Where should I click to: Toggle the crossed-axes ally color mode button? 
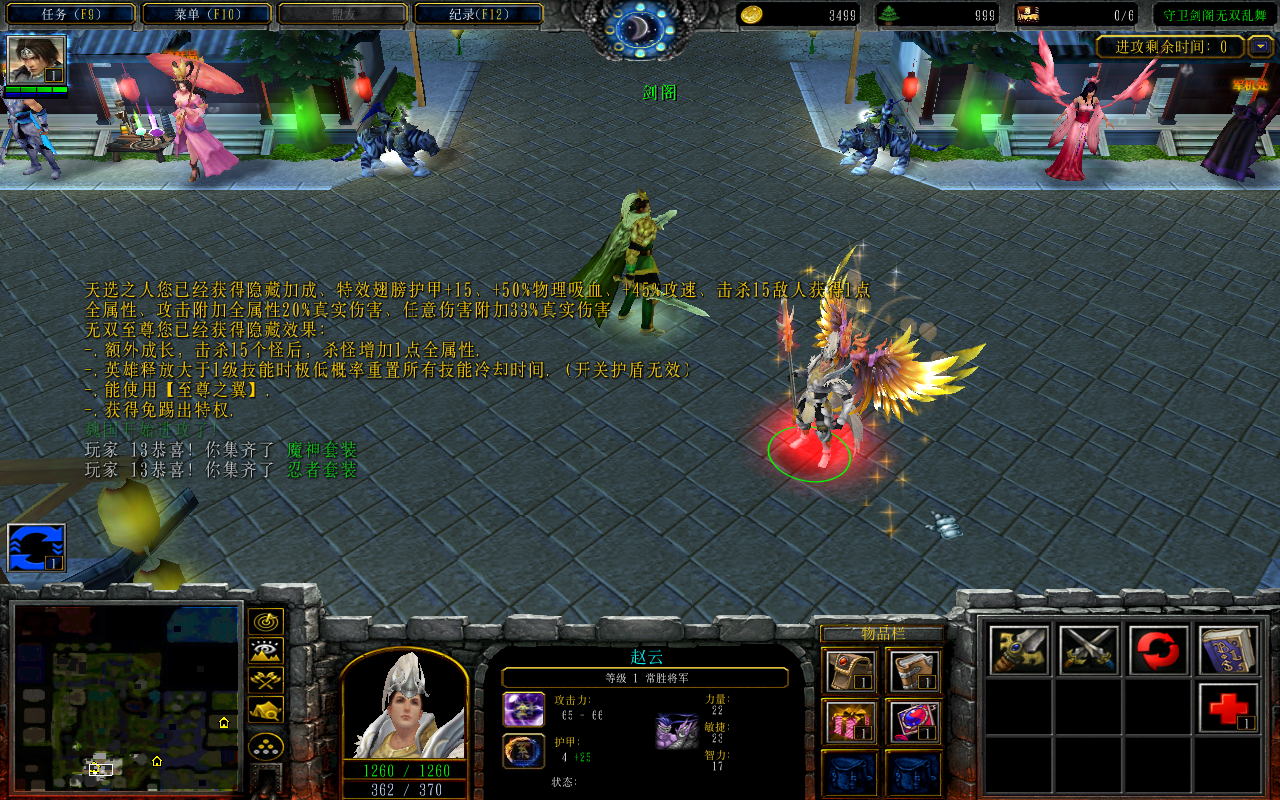(x=266, y=681)
